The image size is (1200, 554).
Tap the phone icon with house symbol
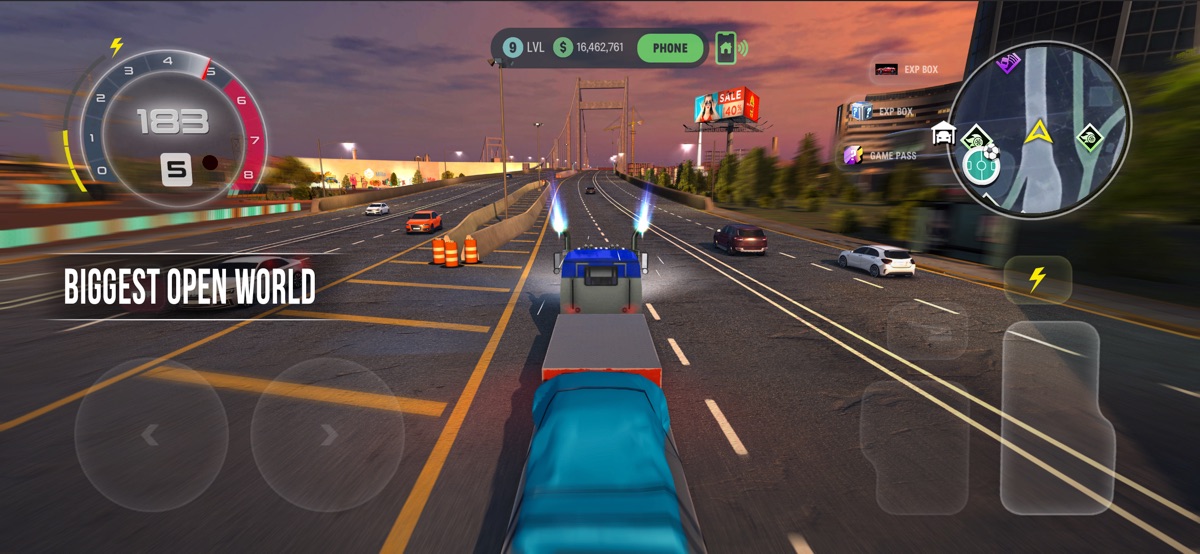pyautogui.click(x=726, y=47)
